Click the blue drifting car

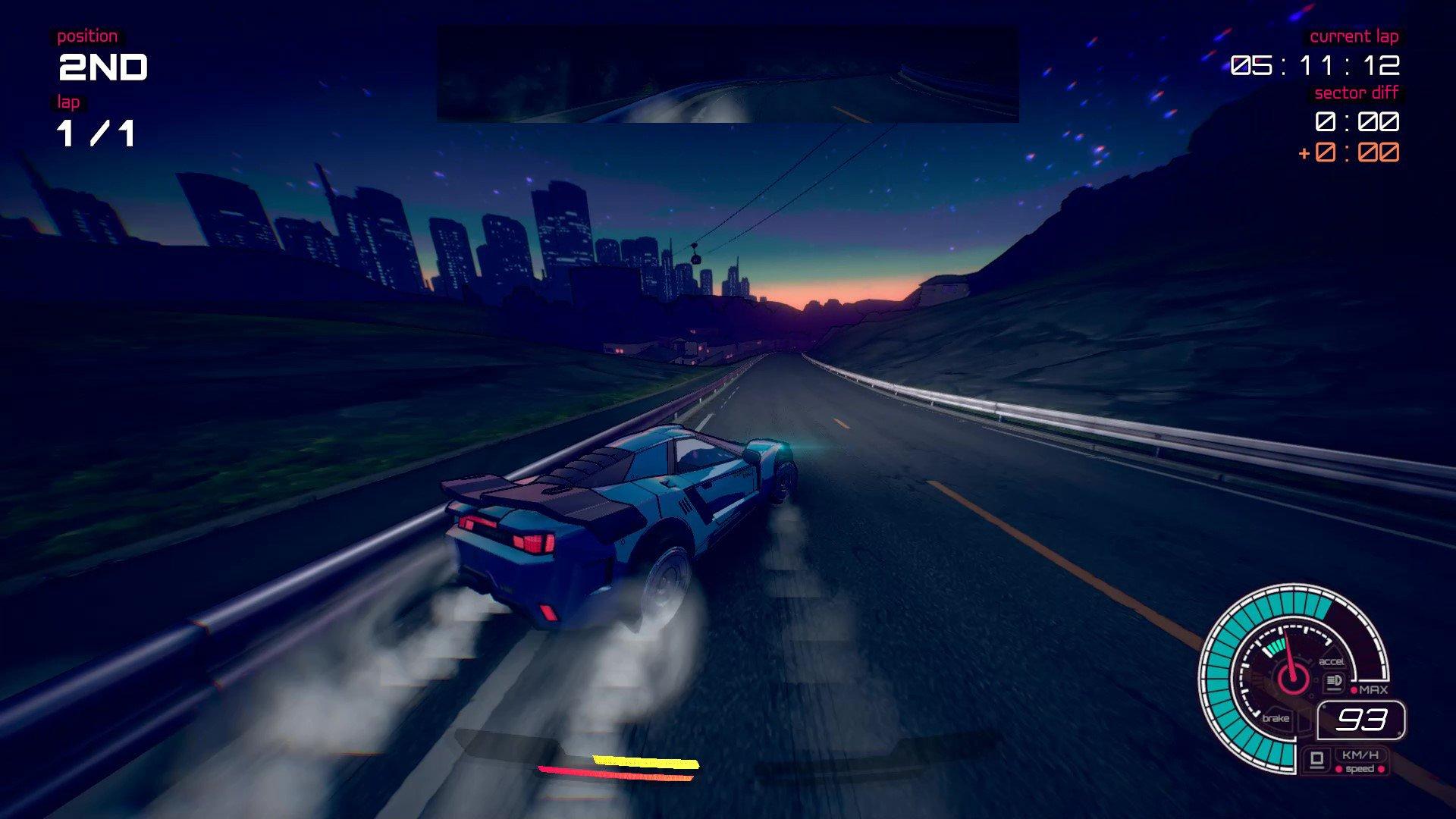pyautogui.click(x=622, y=523)
